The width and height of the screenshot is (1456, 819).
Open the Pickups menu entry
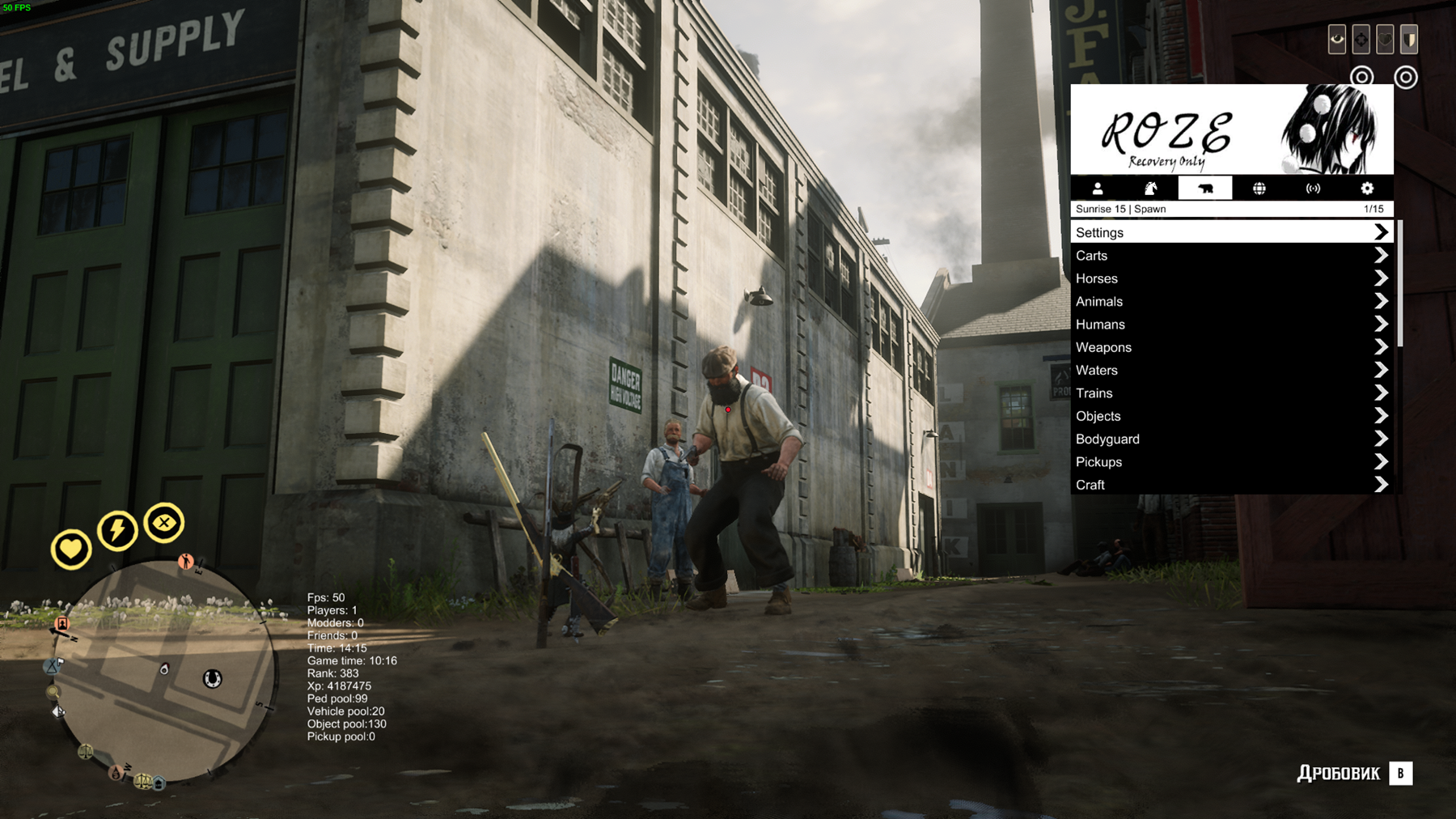1231,462
